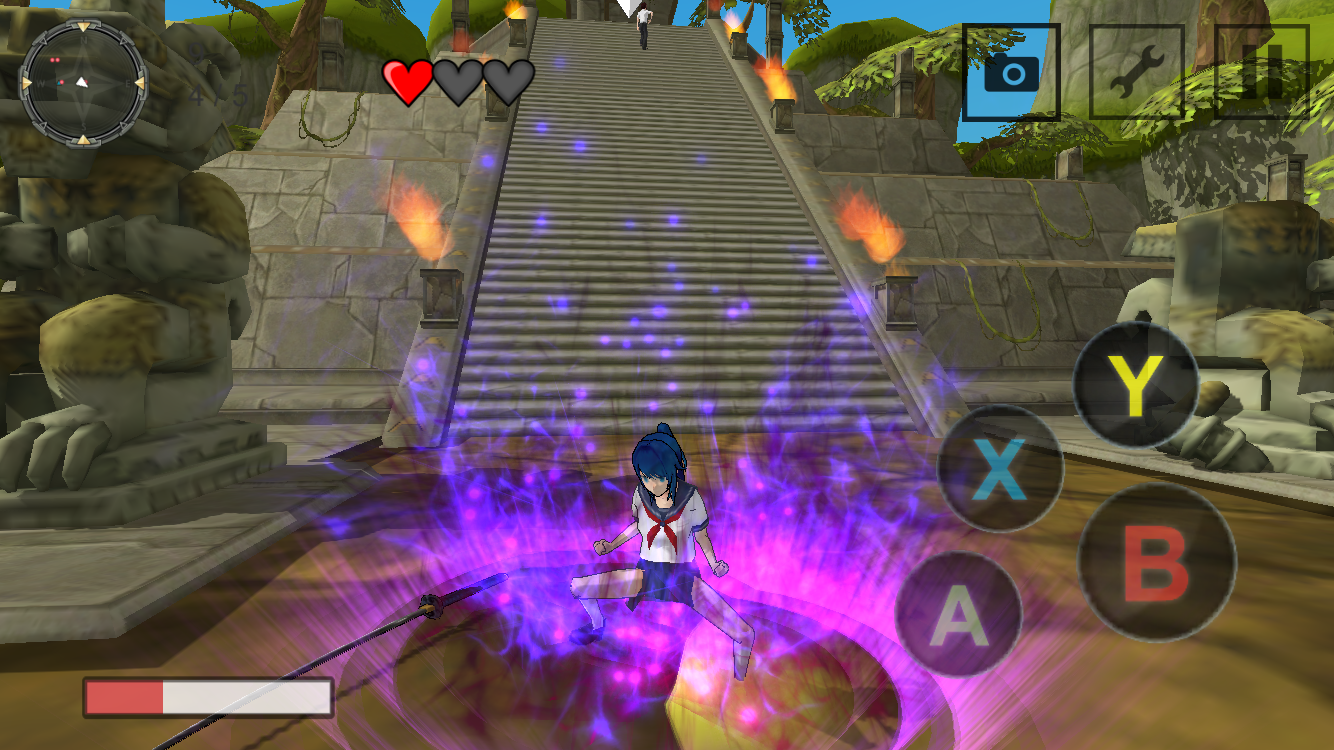Select the north arrow on the compass

point(84,27)
